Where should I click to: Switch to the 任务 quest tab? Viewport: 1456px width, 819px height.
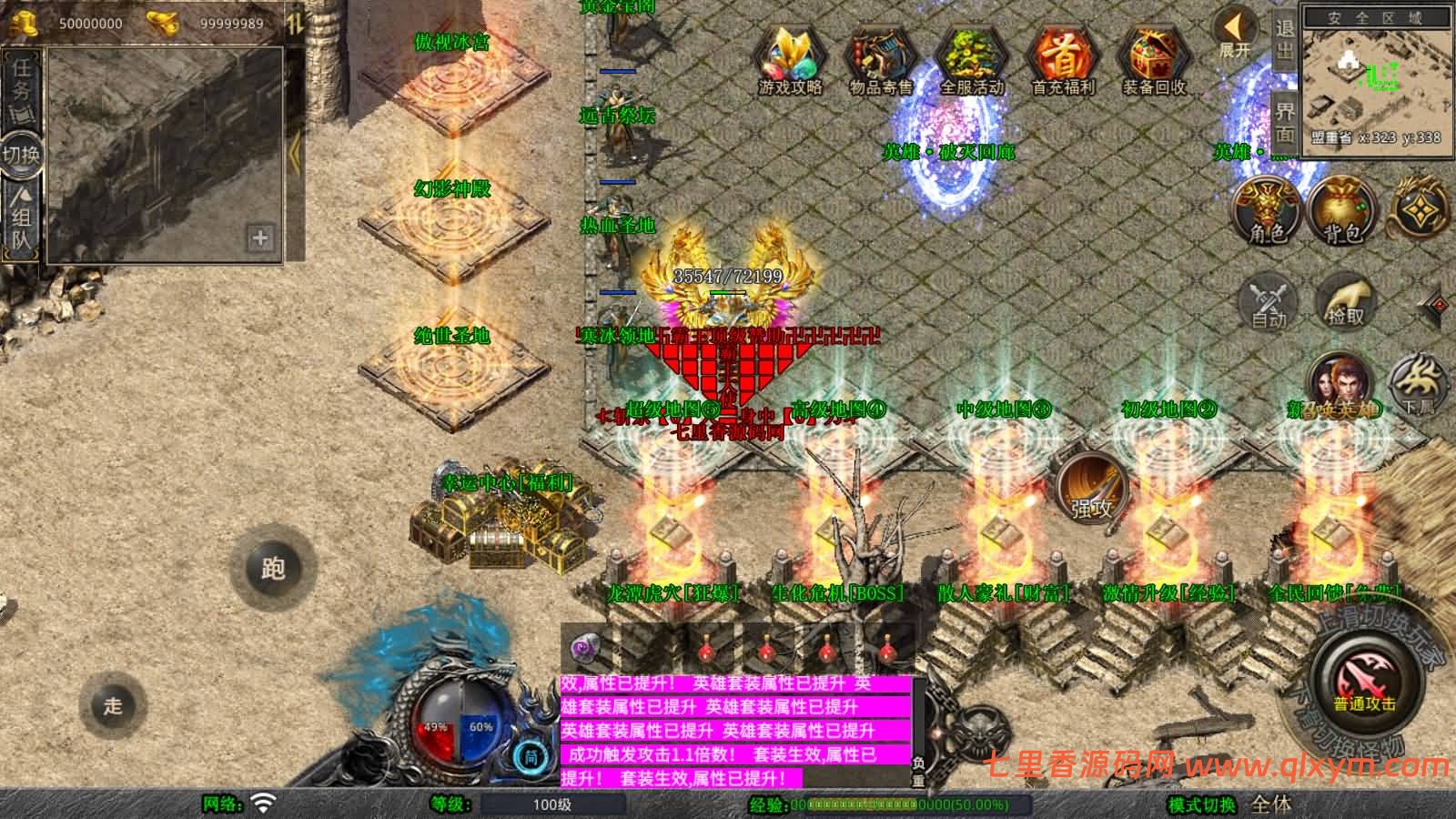[21, 84]
